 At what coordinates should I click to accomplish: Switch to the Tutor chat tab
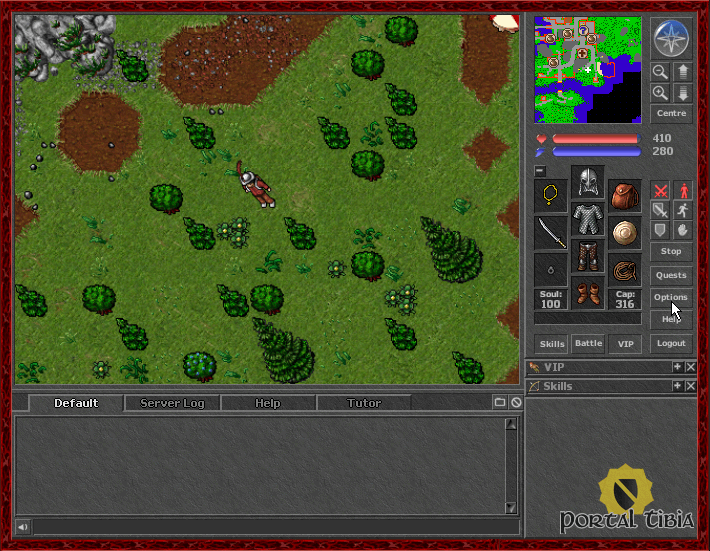pyautogui.click(x=363, y=403)
